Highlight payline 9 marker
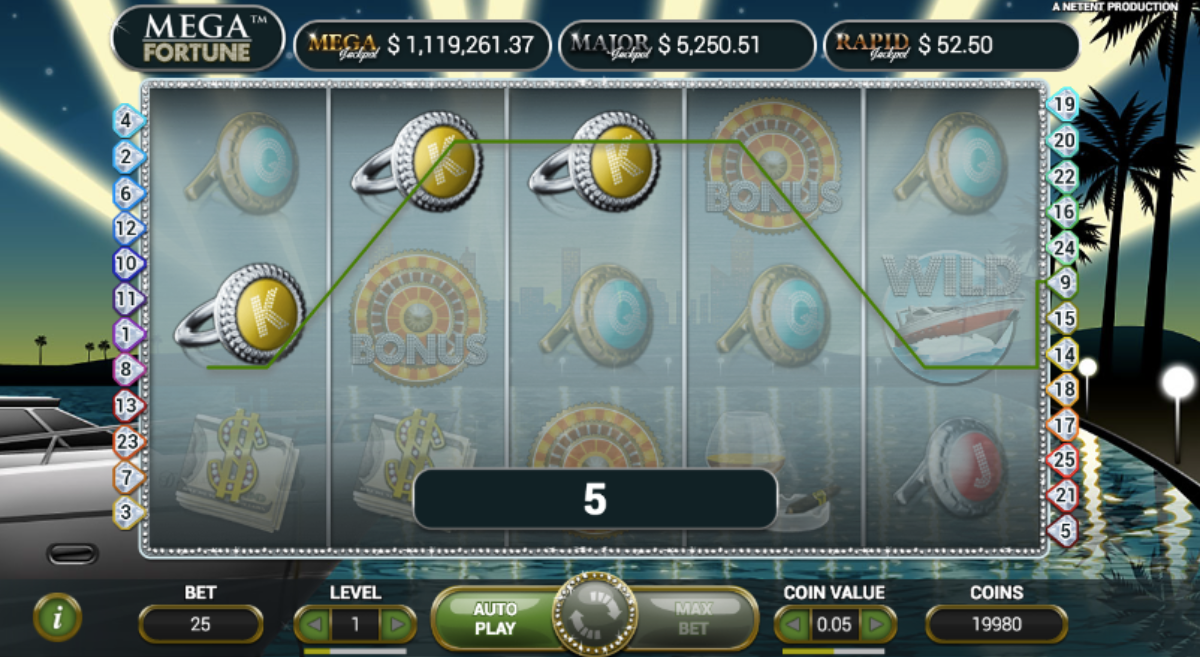 pos(1064,283)
